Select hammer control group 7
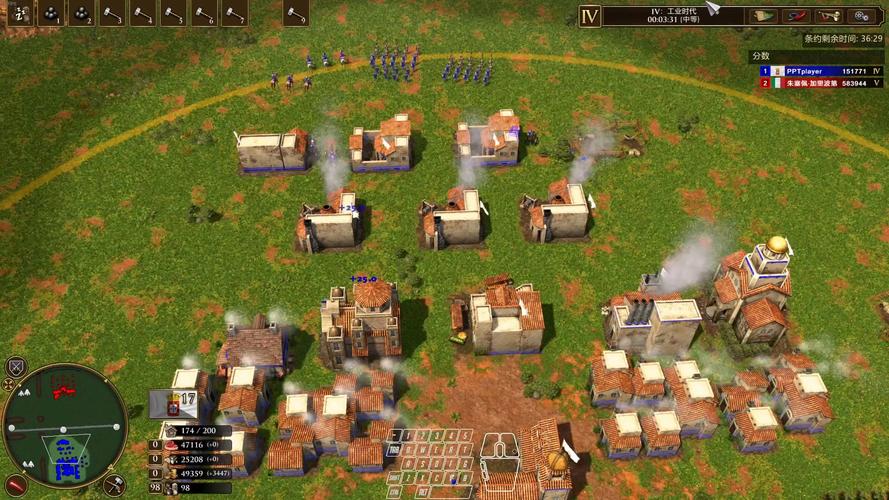 (x=234, y=14)
